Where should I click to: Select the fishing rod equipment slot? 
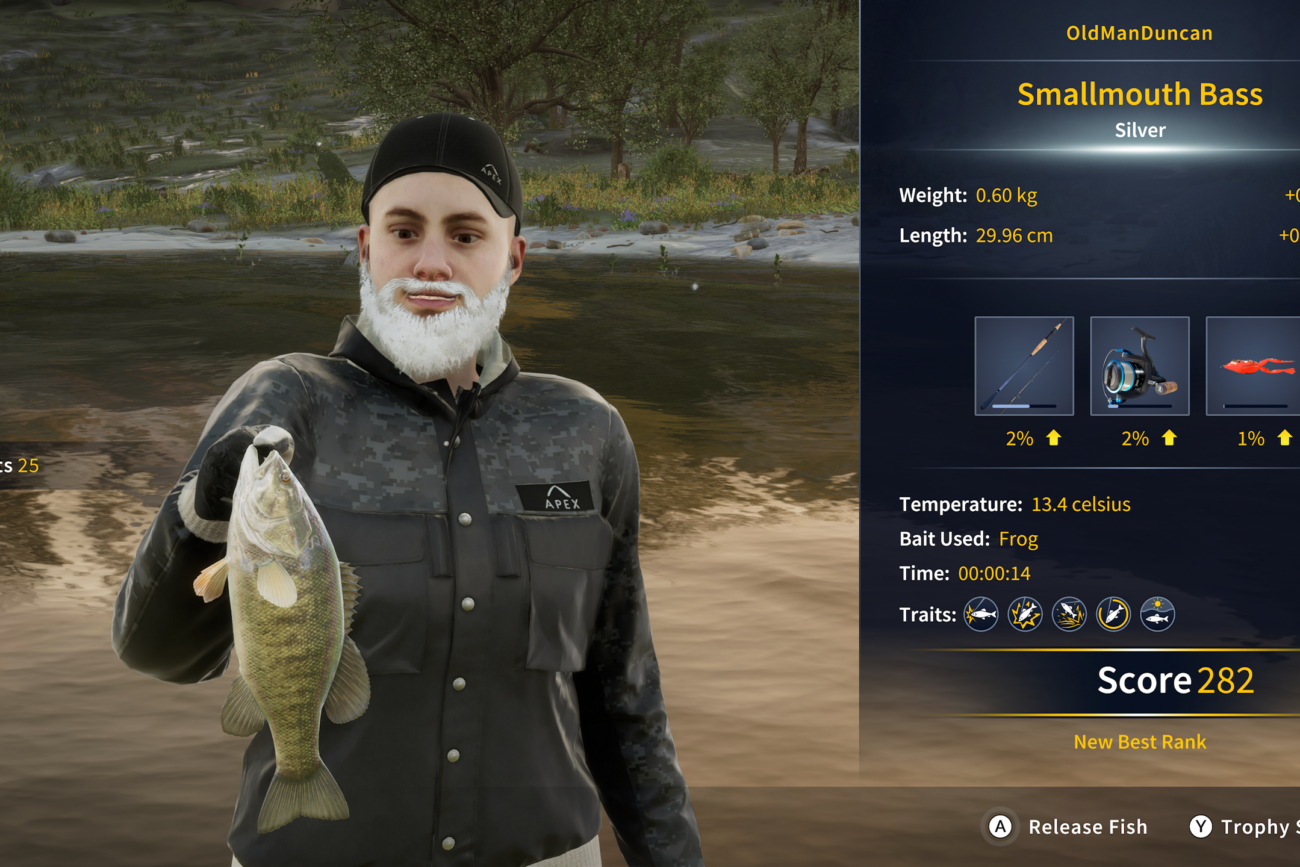(x=1024, y=366)
